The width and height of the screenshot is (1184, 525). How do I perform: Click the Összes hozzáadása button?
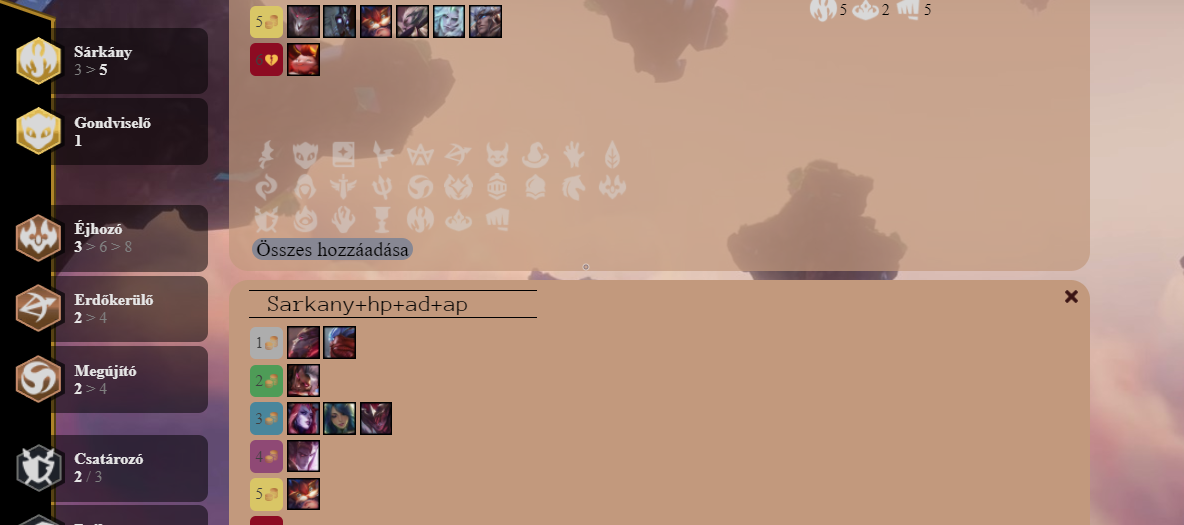point(332,250)
